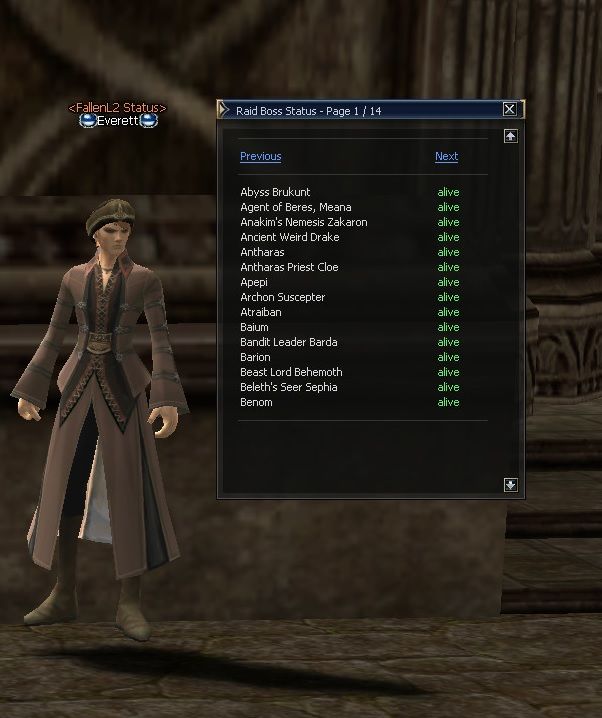Select the Abyss Brukunt row
The width and height of the screenshot is (602, 718).
[275, 192]
